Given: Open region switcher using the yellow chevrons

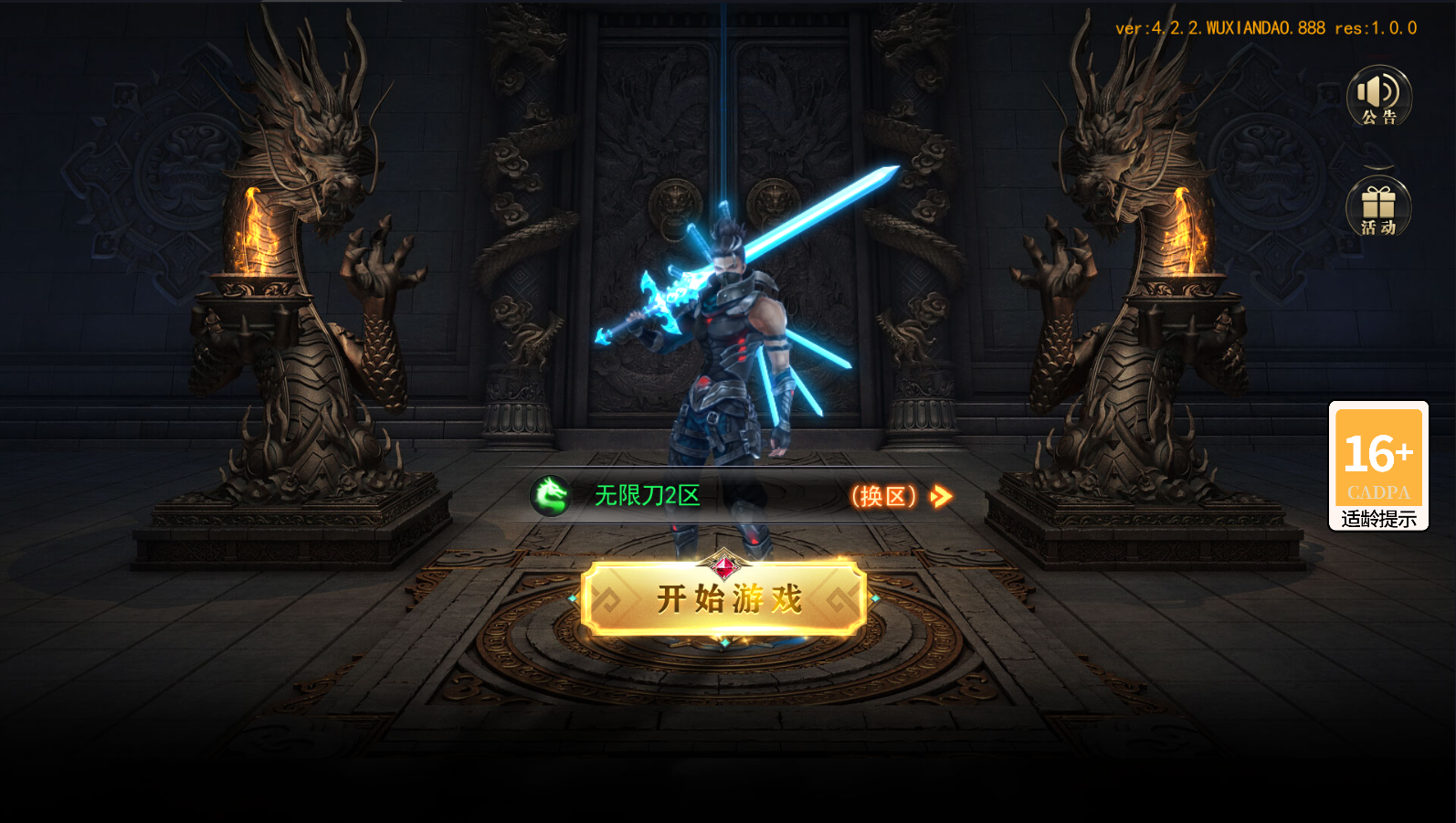Looking at the screenshot, I should coord(939,495).
